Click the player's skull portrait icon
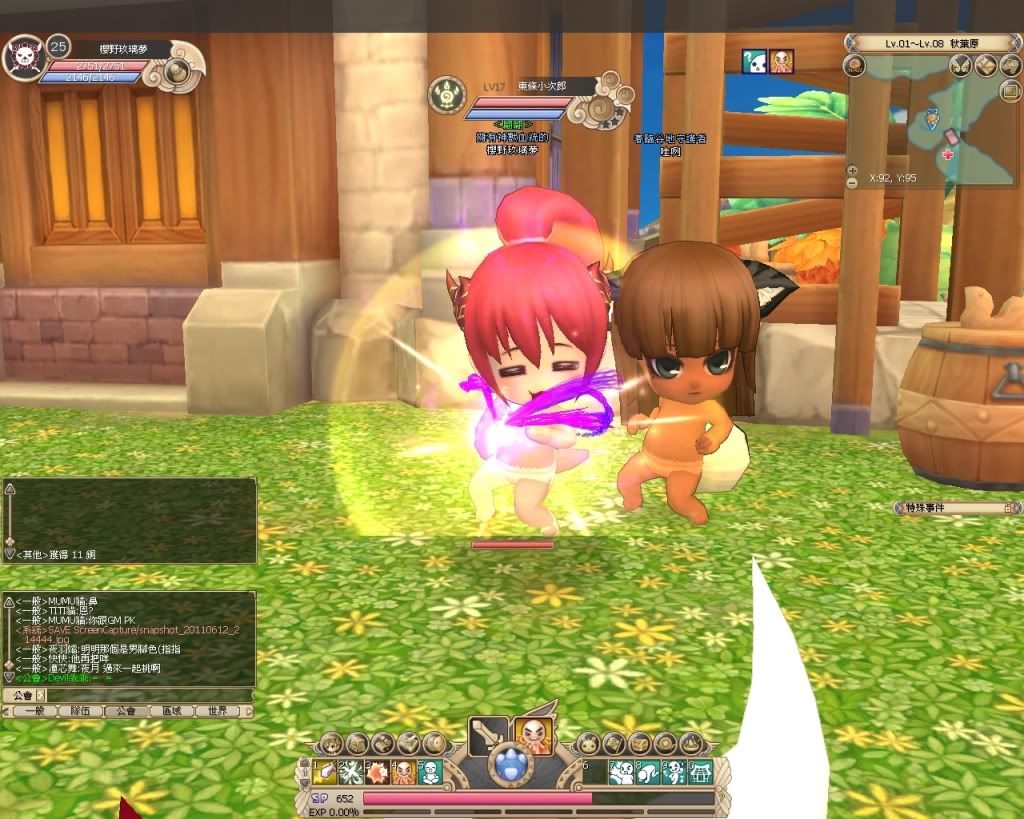The height and width of the screenshot is (819, 1024). (x=22, y=59)
